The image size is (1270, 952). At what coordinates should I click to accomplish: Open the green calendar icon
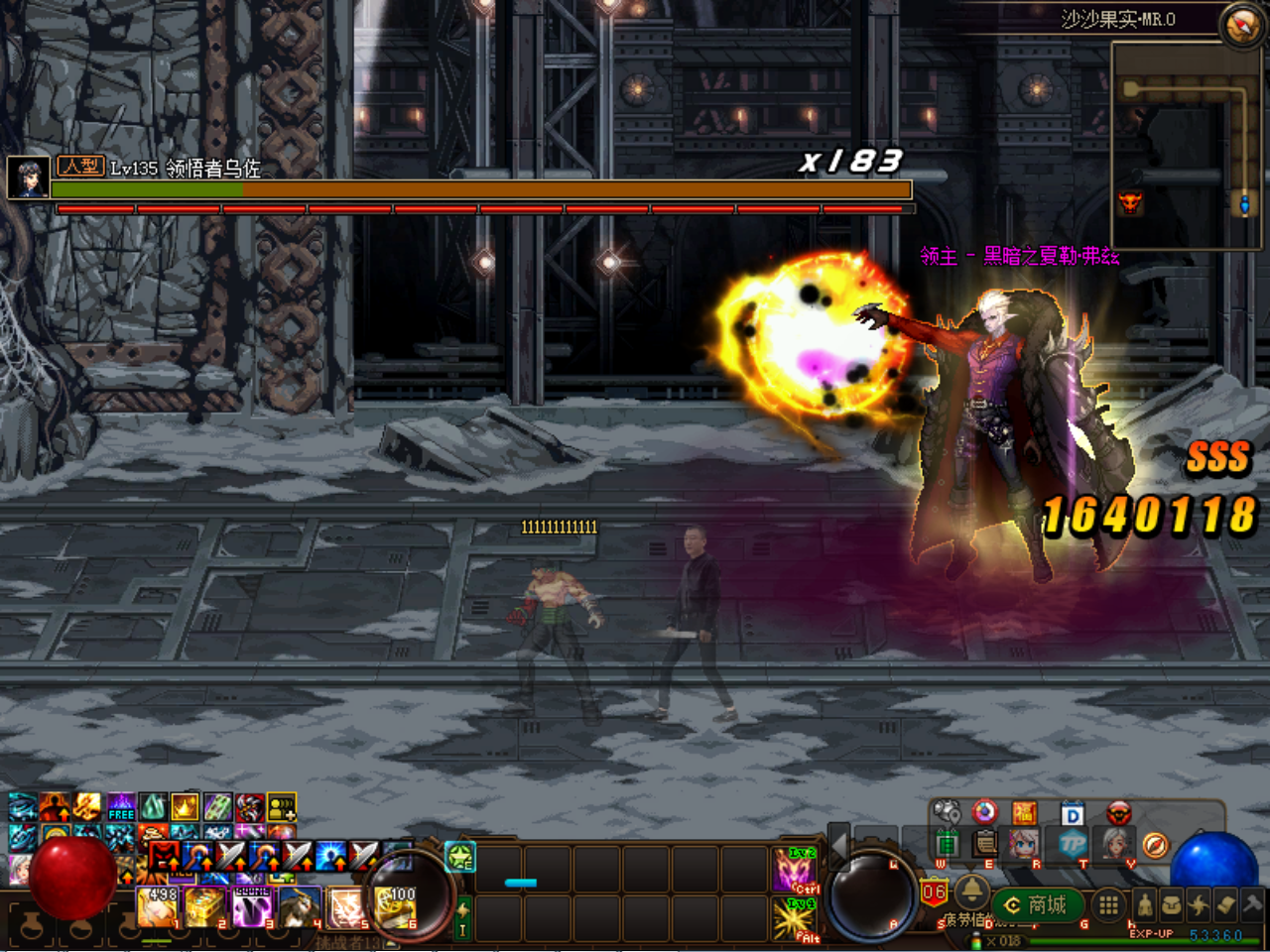(x=948, y=844)
